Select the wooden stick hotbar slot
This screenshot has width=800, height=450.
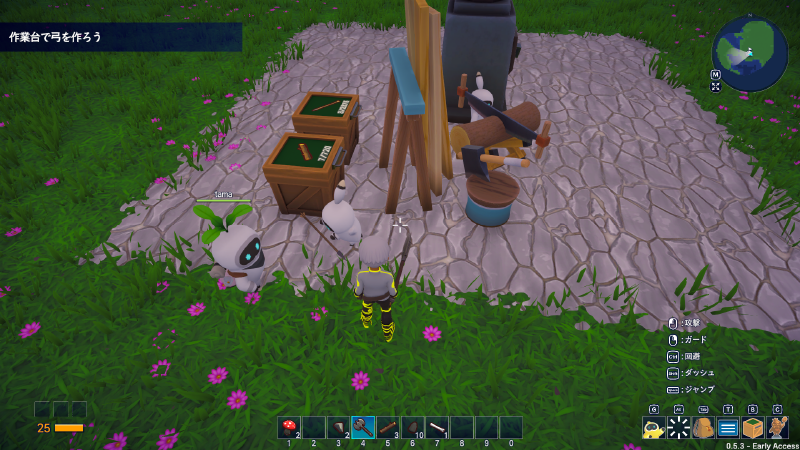point(387,427)
